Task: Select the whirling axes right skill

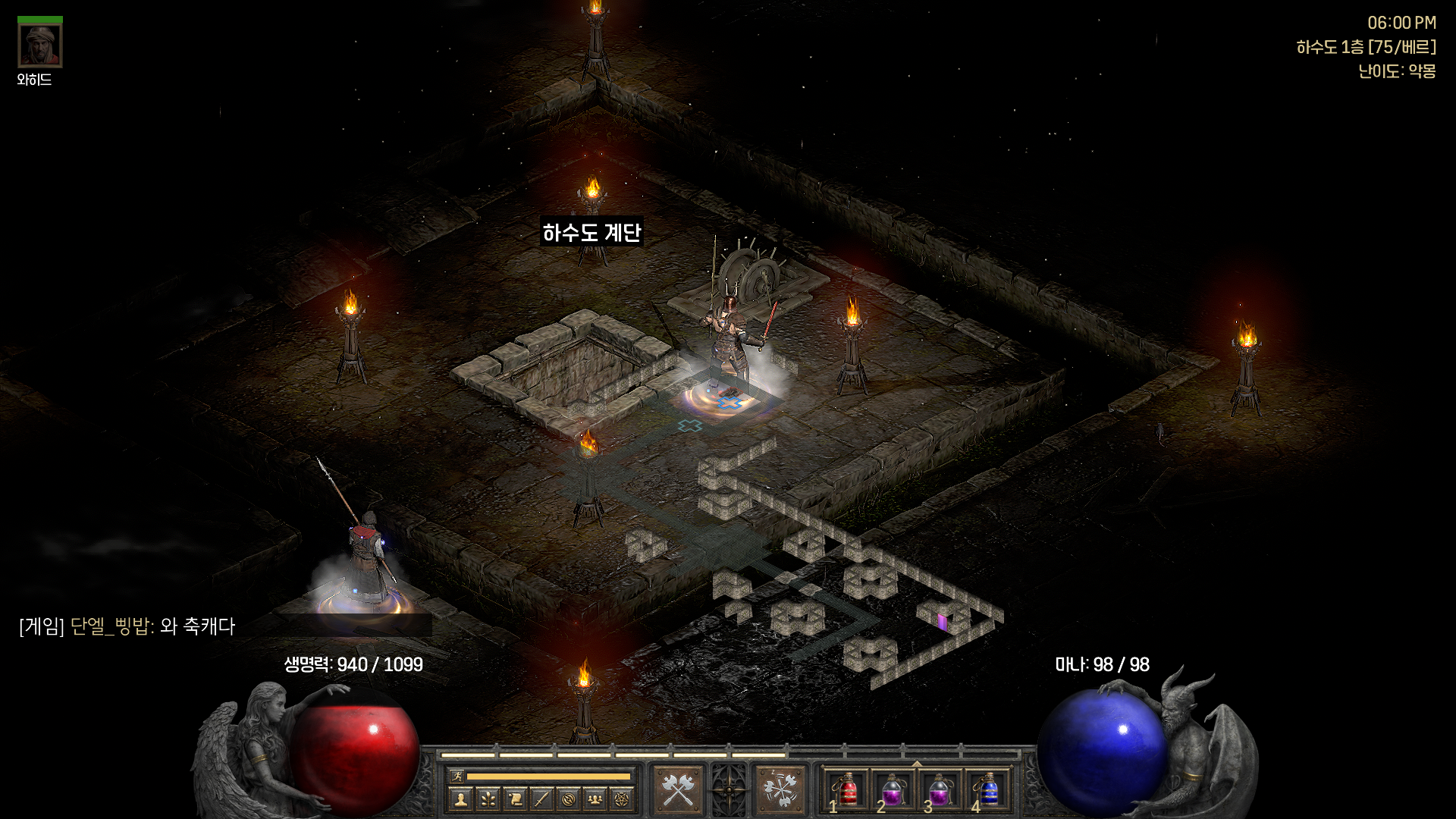Action: [780, 790]
